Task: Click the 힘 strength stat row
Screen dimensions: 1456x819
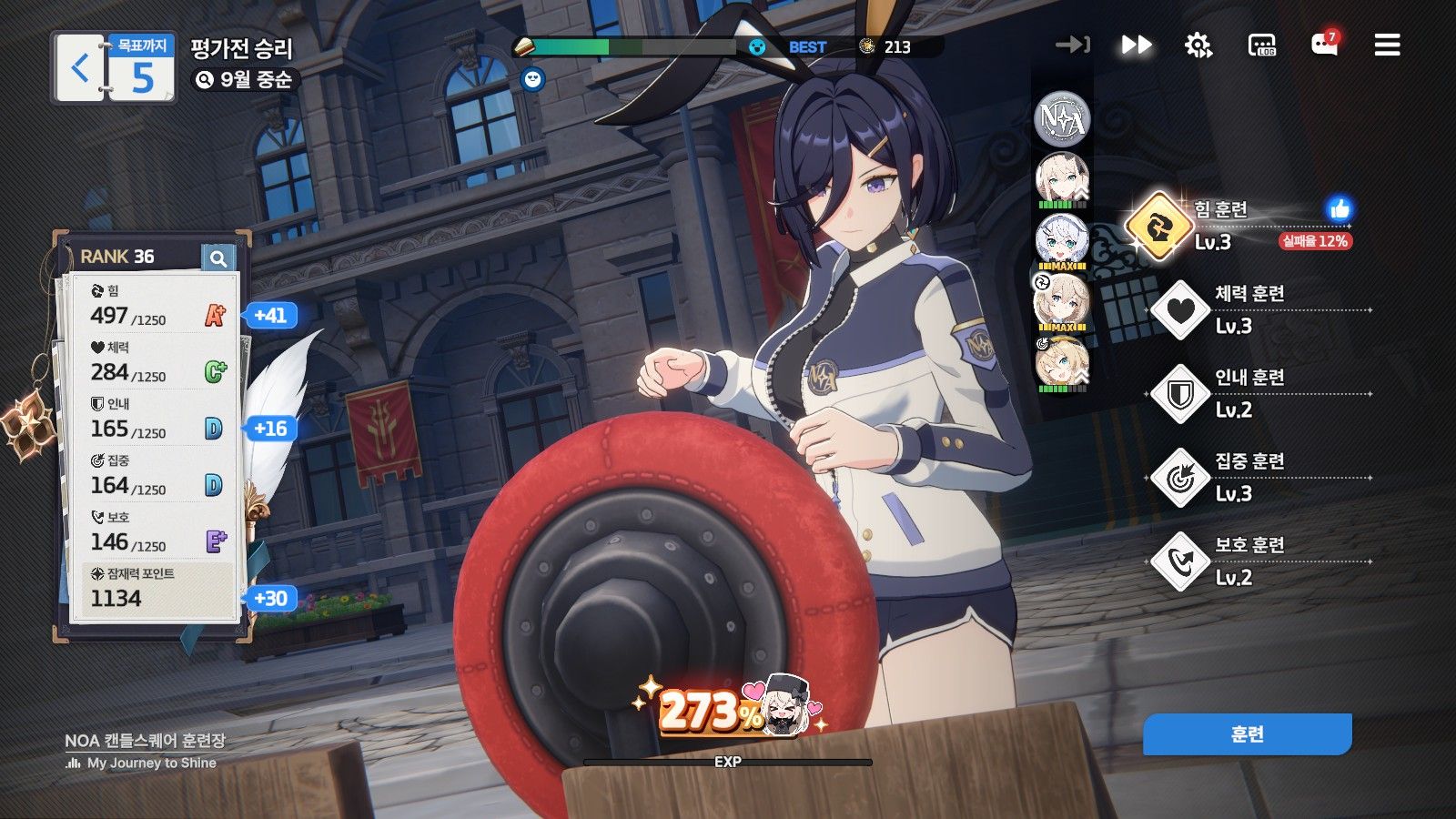Action: pos(157,306)
